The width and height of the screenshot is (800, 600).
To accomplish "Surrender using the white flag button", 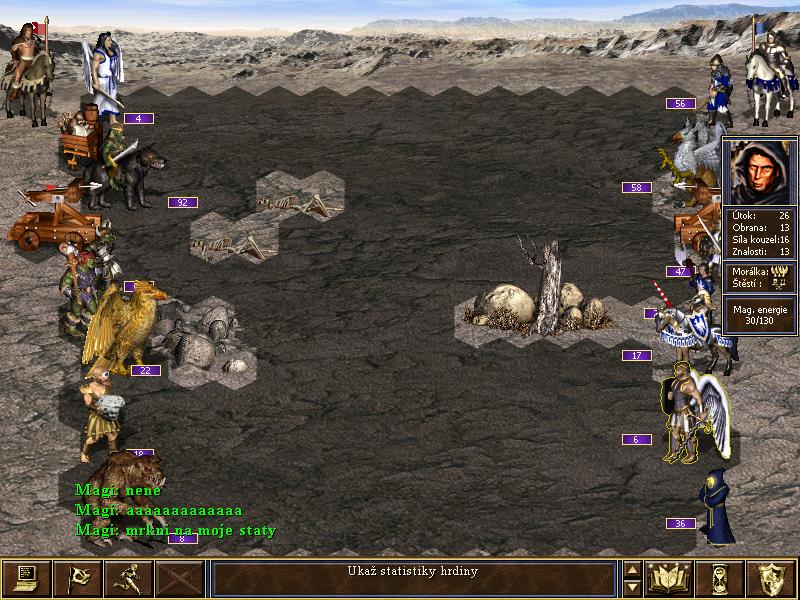I will click(x=78, y=578).
